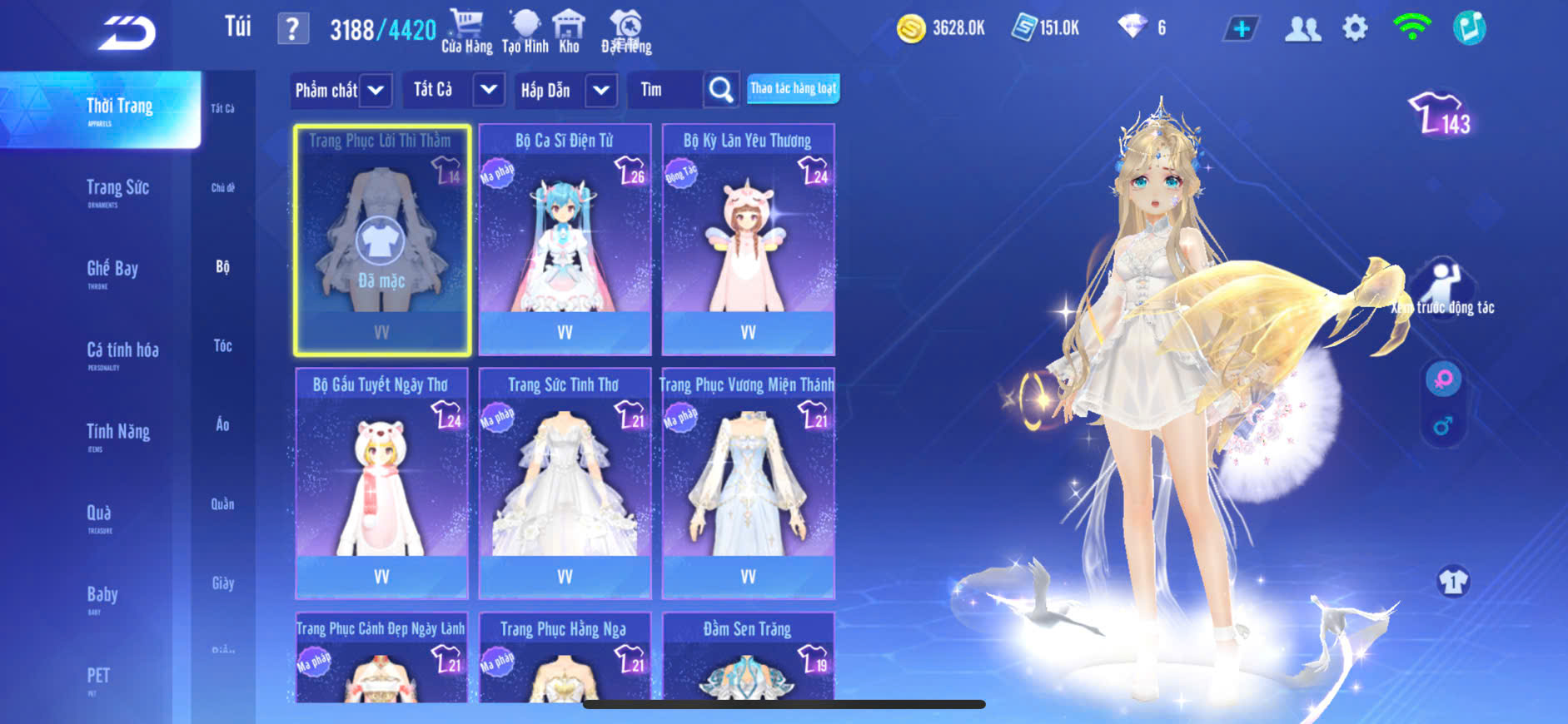Open the friends list icon
The width and height of the screenshot is (1568, 724).
(x=1302, y=29)
